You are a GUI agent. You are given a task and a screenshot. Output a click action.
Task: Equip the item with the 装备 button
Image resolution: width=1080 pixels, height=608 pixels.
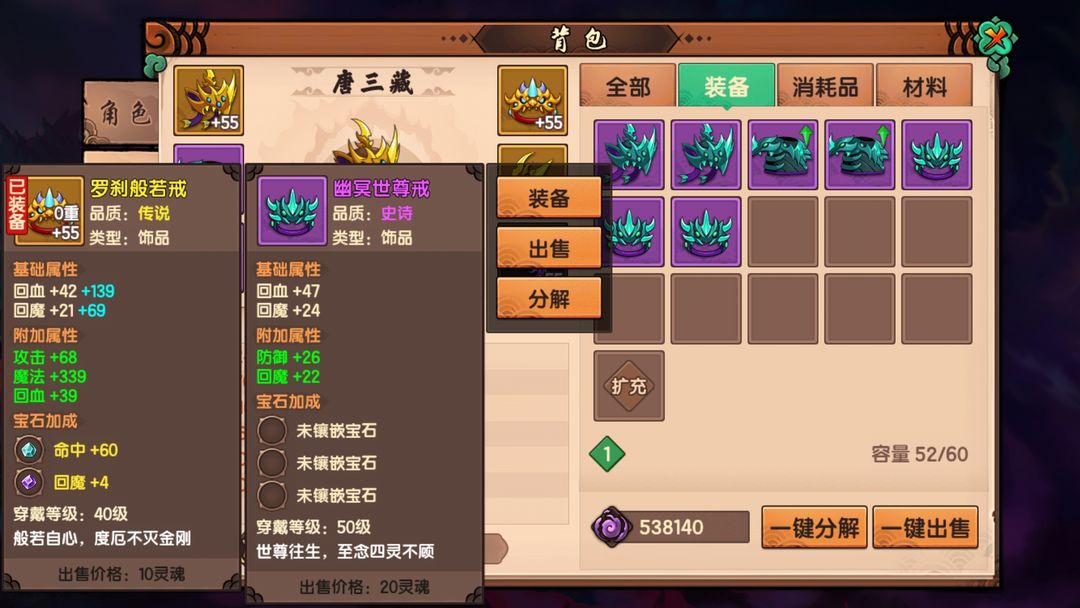point(549,198)
